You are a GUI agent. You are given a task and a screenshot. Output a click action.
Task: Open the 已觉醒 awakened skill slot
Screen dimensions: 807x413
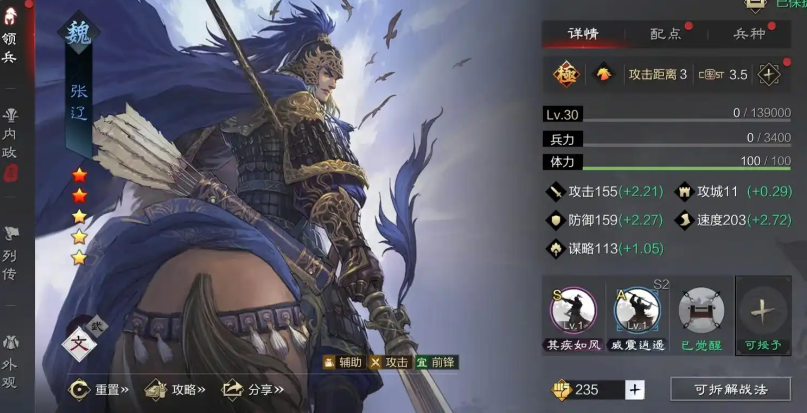pos(699,312)
